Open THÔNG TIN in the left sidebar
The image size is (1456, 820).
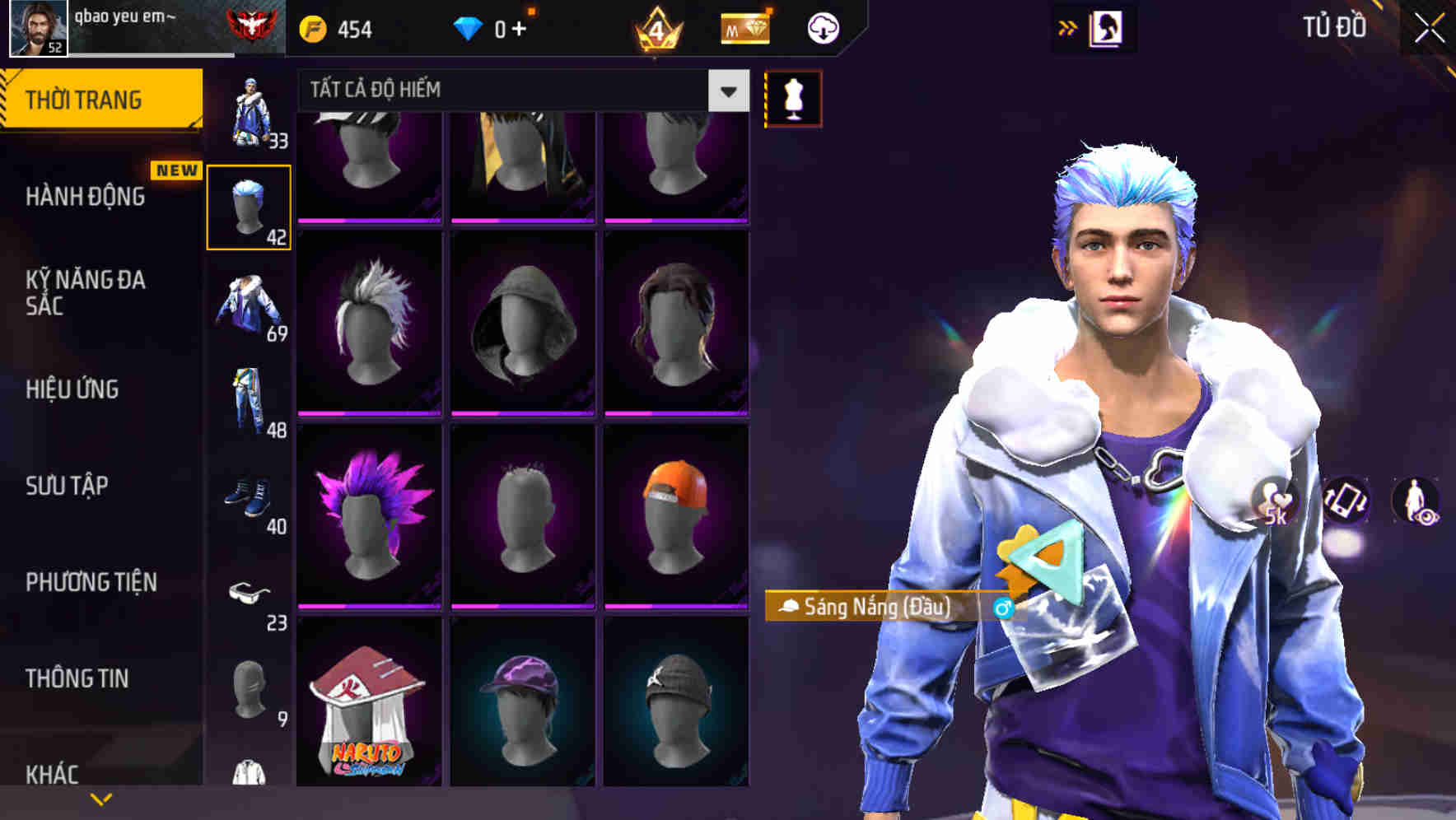[x=75, y=678]
